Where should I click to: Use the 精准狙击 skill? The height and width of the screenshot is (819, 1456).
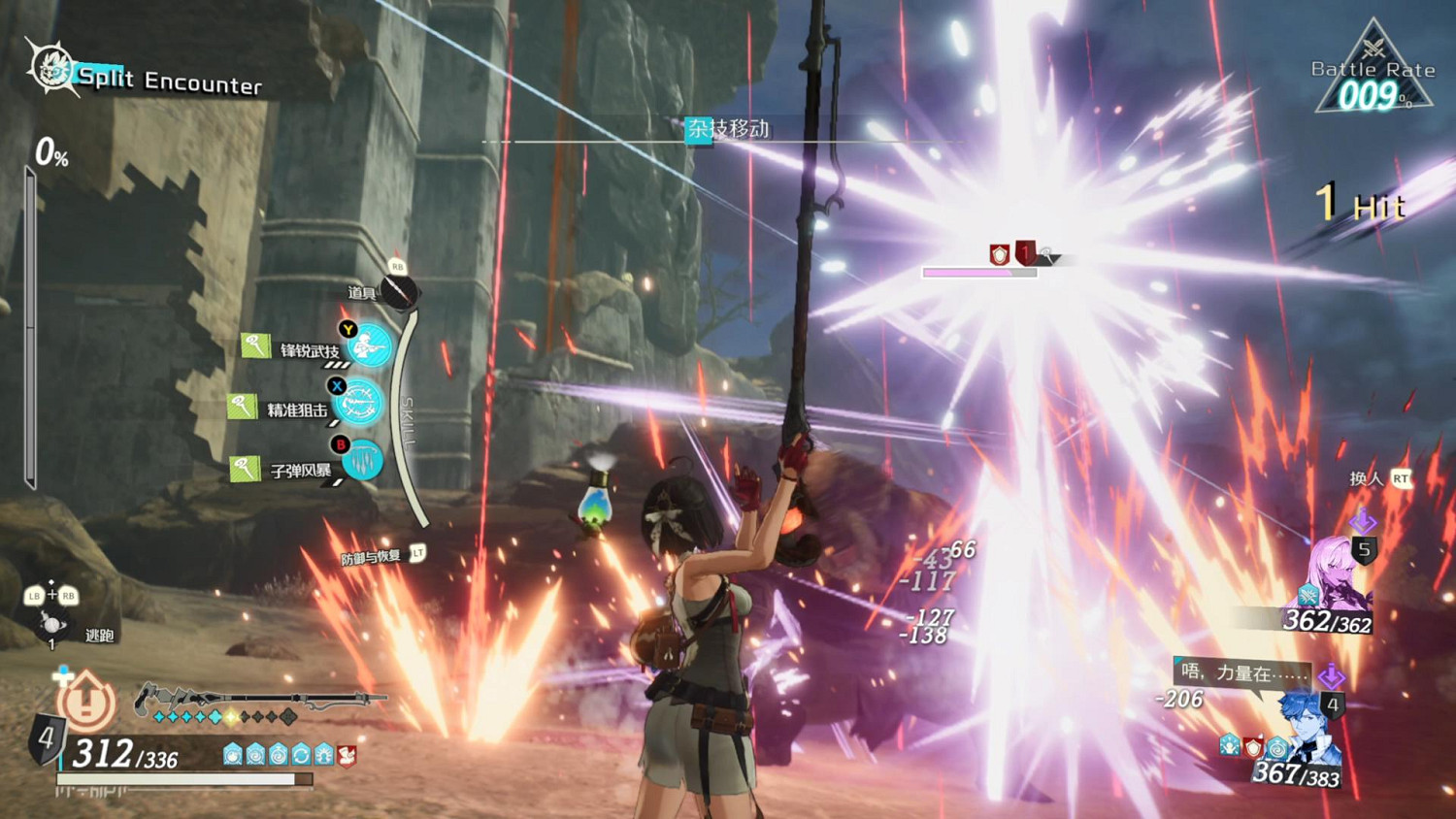(x=360, y=402)
